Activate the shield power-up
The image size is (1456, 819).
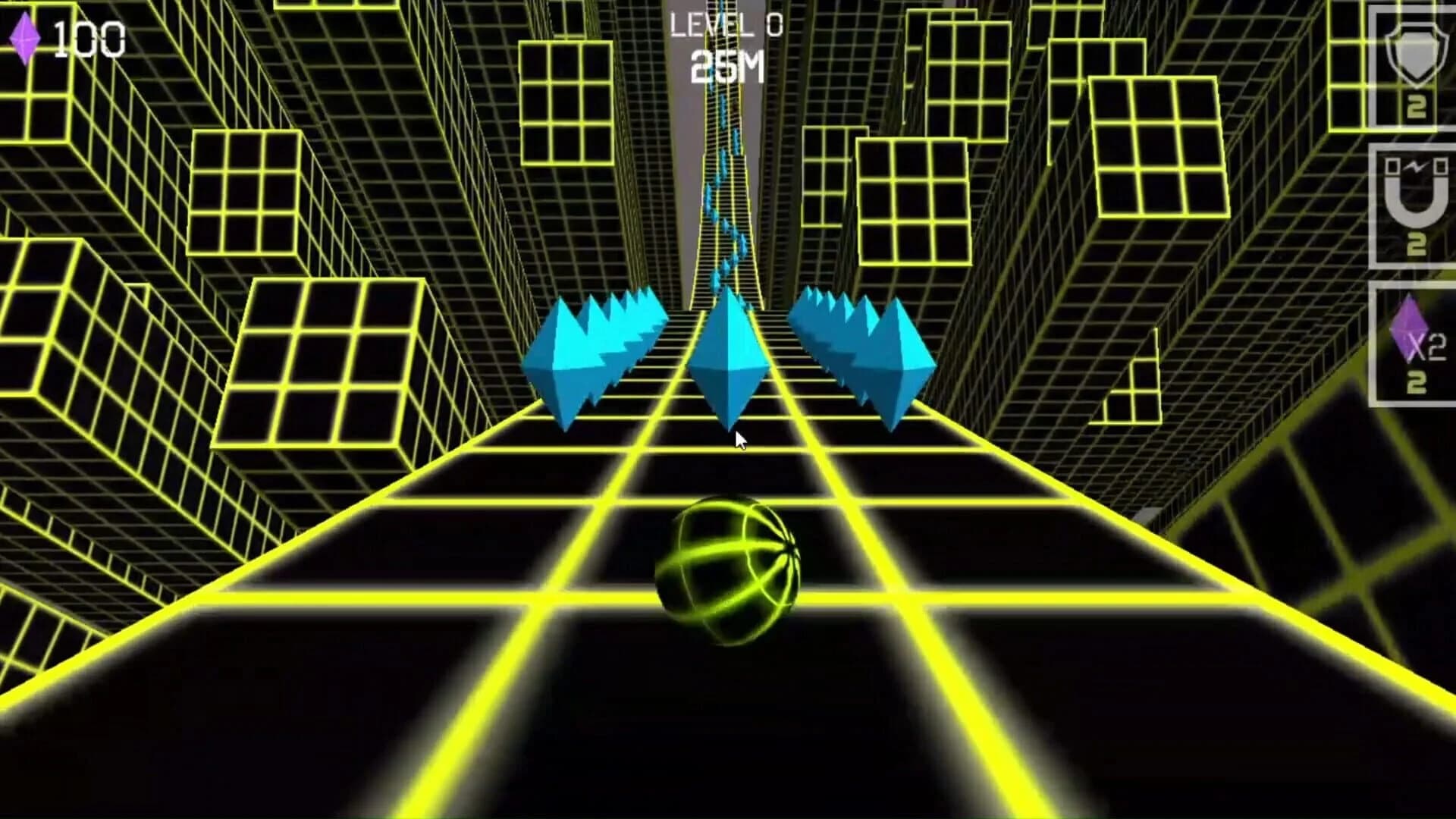coord(1417,57)
